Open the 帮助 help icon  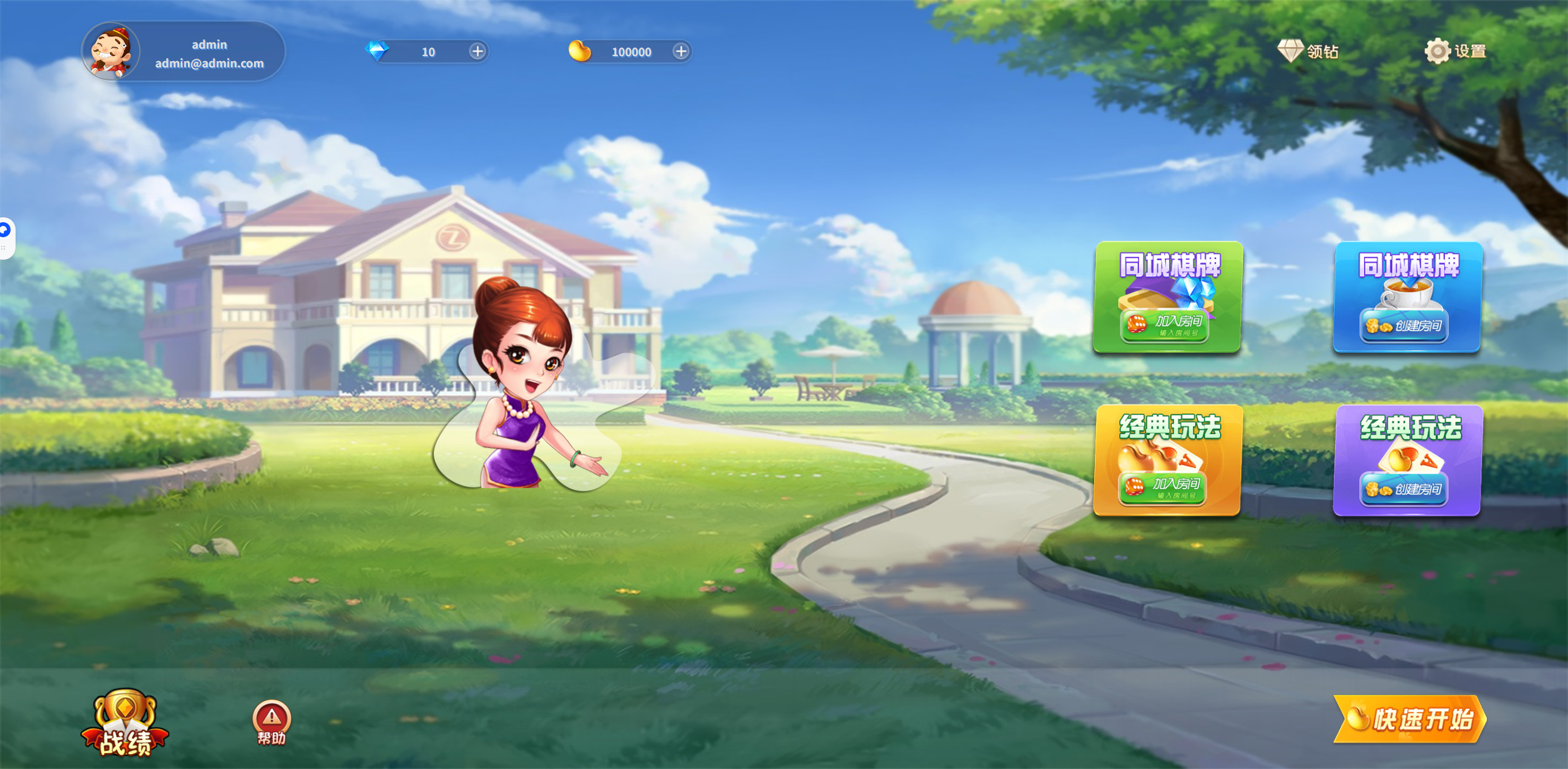coord(272,723)
